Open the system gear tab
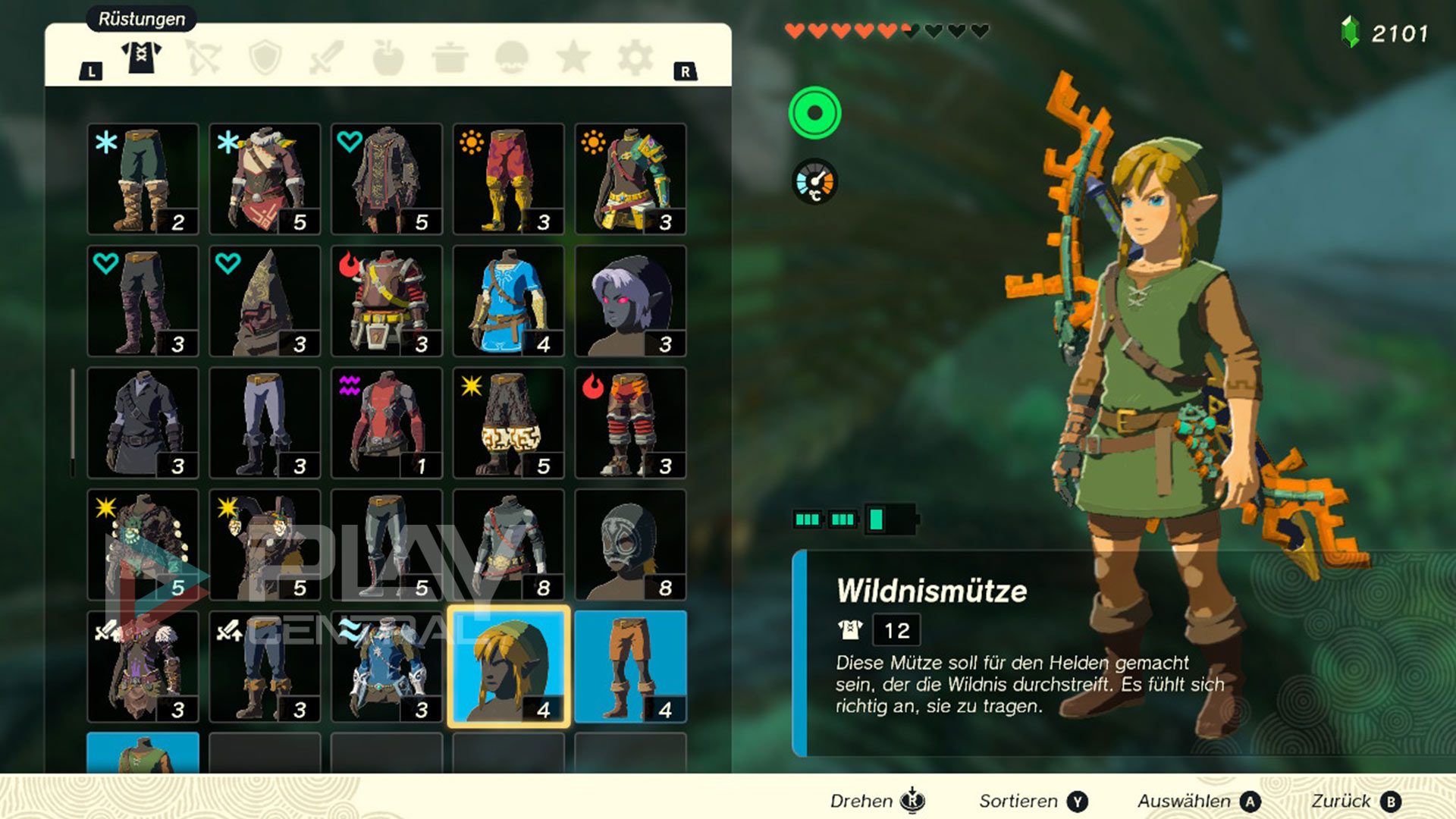This screenshot has height=819, width=1456. pos(635,58)
